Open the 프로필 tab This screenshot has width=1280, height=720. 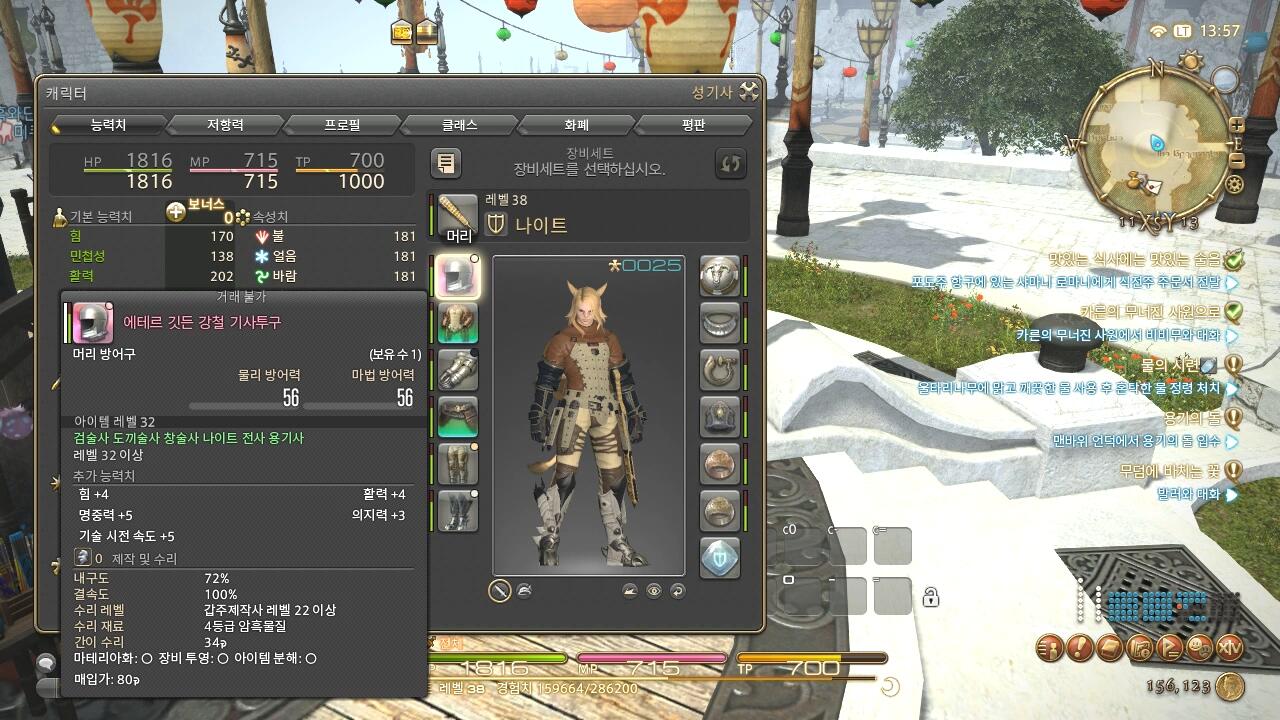click(342, 125)
